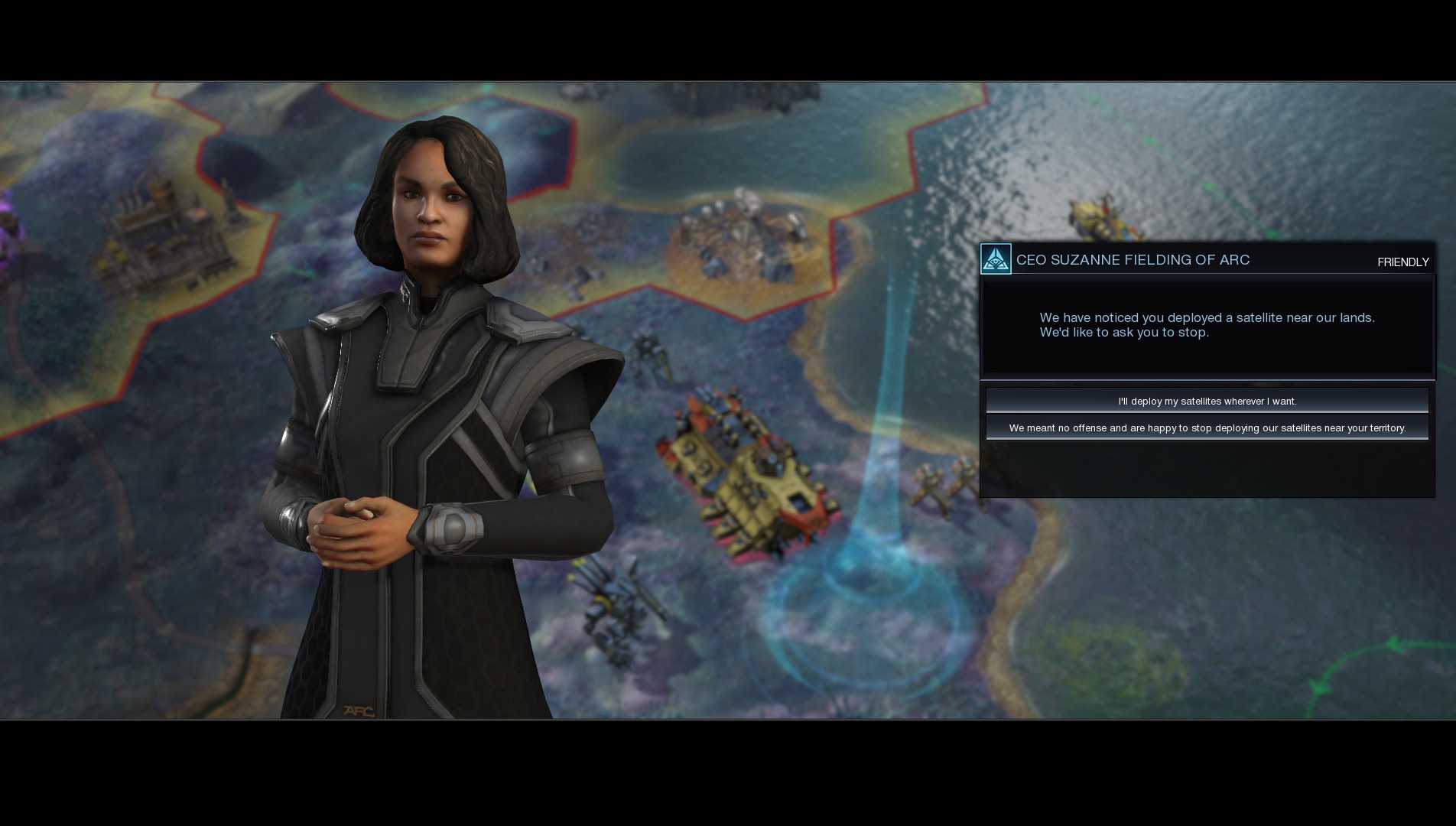Screen dimensions: 1456x826
Task: Choose 'I'll deploy my satellites wherever I want.'
Action: pyautogui.click(x=1207, y=400)
